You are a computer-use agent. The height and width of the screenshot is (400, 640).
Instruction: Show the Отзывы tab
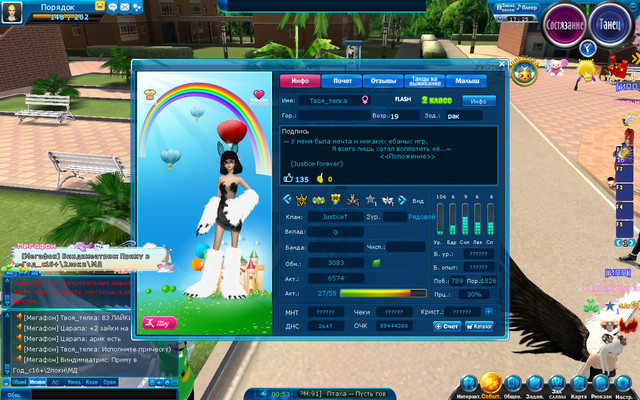tap(383, 80)
